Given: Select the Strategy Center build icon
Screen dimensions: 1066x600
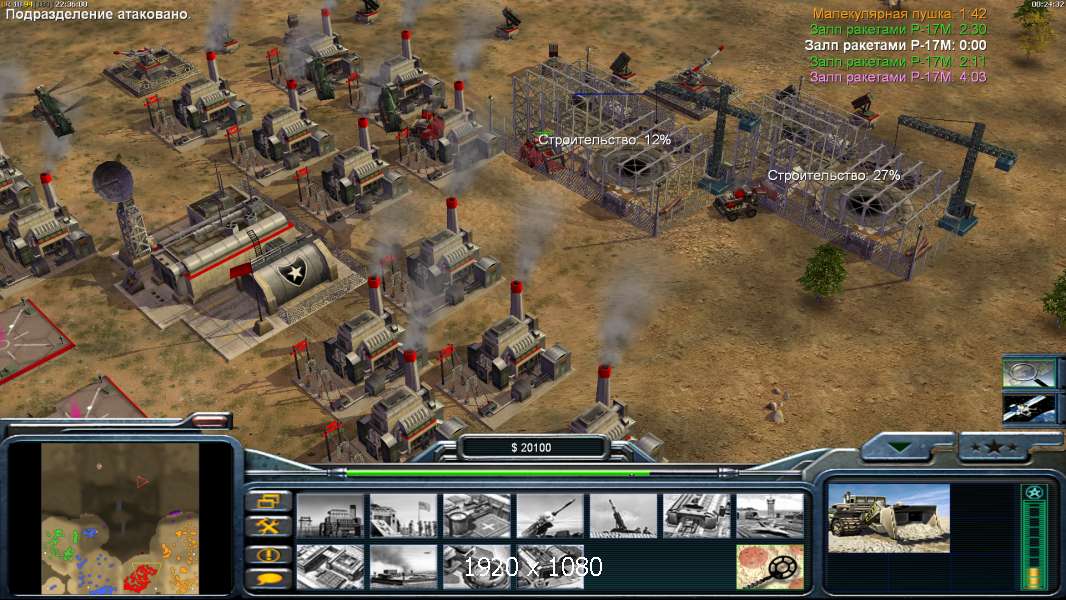Looking at the screenshot, I should (x=330, y=566).
